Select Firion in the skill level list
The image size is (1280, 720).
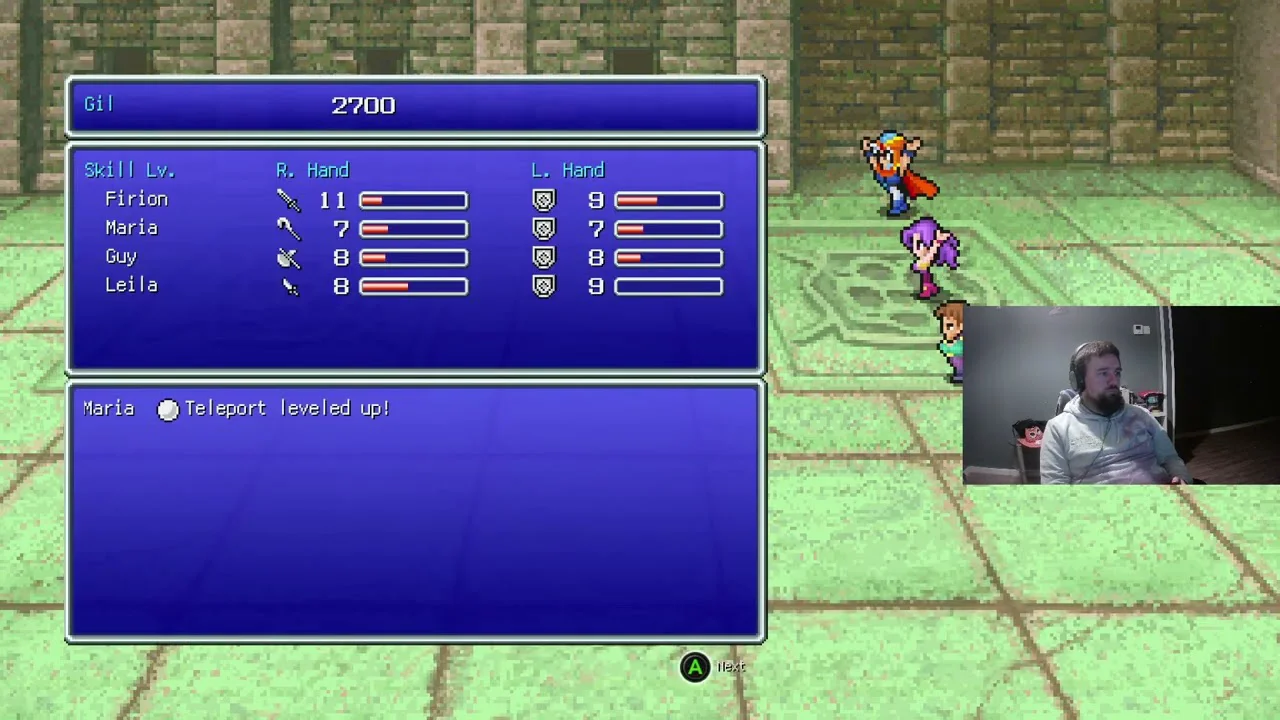136,200
